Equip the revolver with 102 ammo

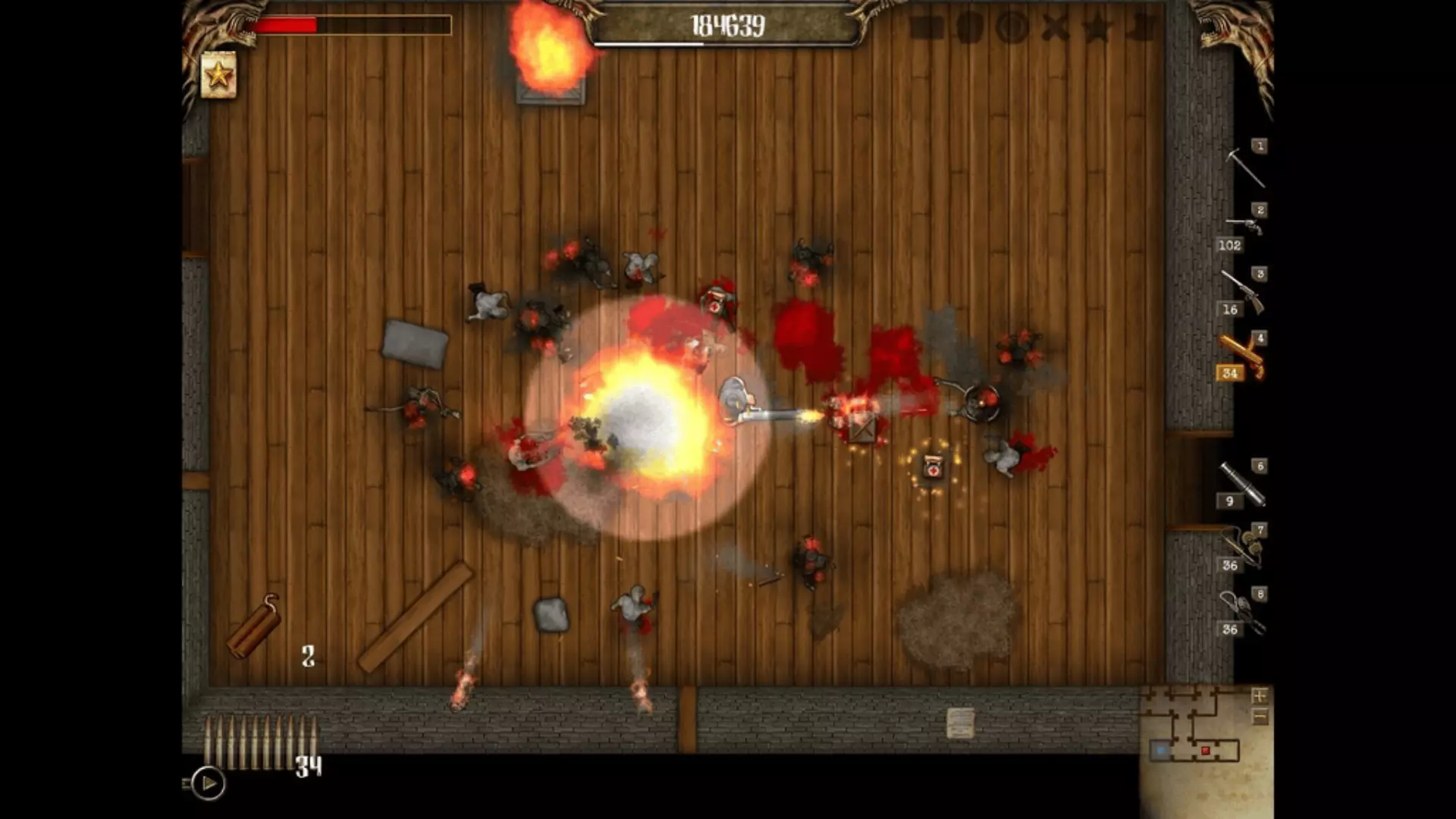coord(1244,227)
